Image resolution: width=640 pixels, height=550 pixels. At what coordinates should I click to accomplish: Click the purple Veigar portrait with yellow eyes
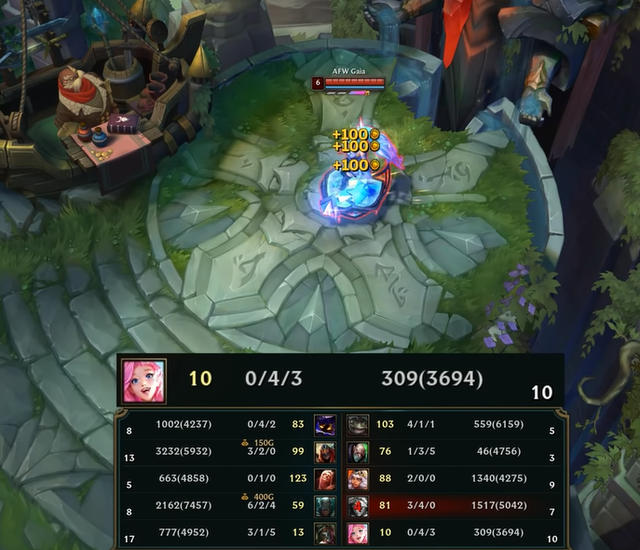(325, 424)
